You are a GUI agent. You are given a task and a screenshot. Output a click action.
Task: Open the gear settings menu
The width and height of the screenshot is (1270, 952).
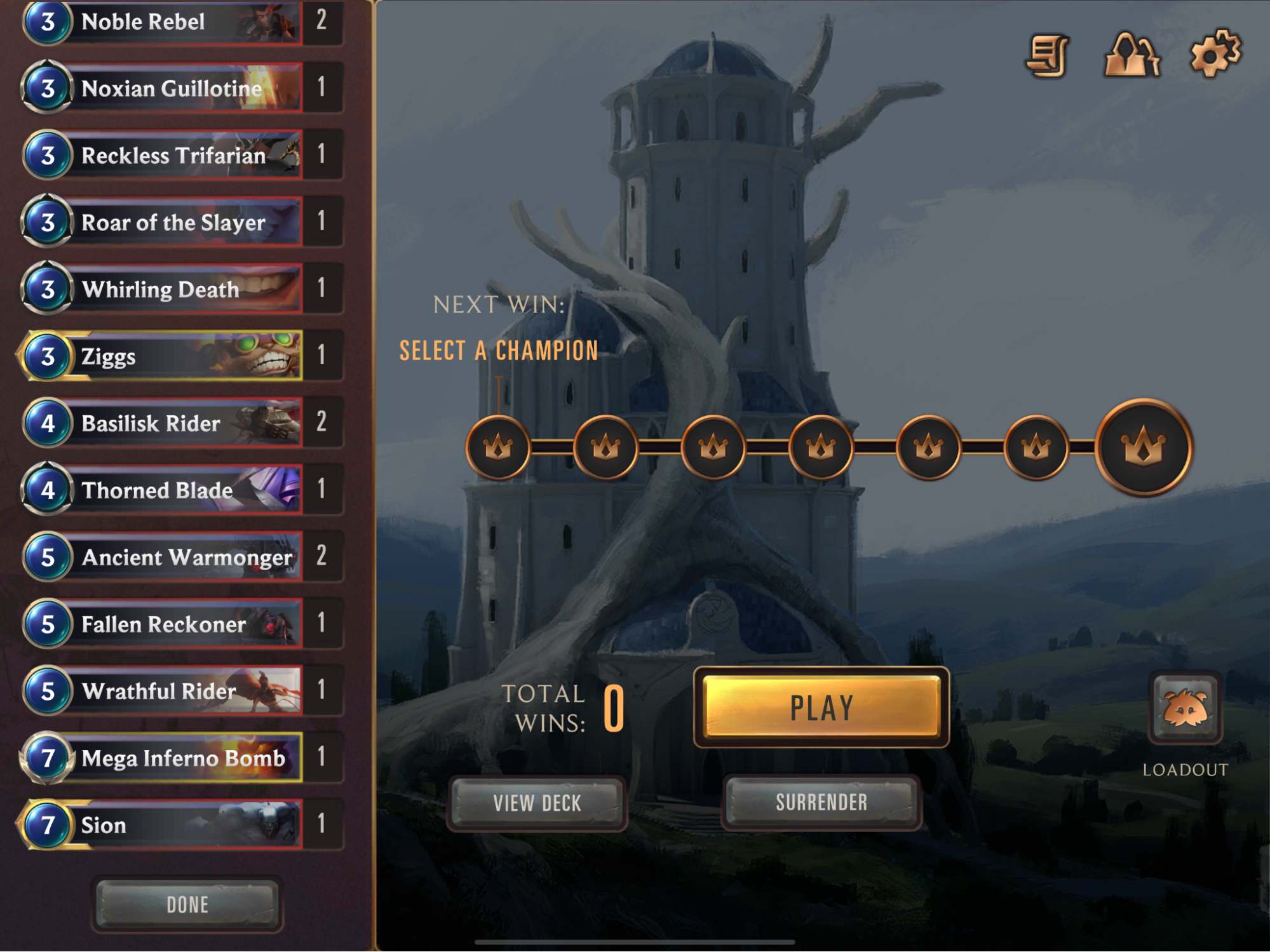[1214, 54]
